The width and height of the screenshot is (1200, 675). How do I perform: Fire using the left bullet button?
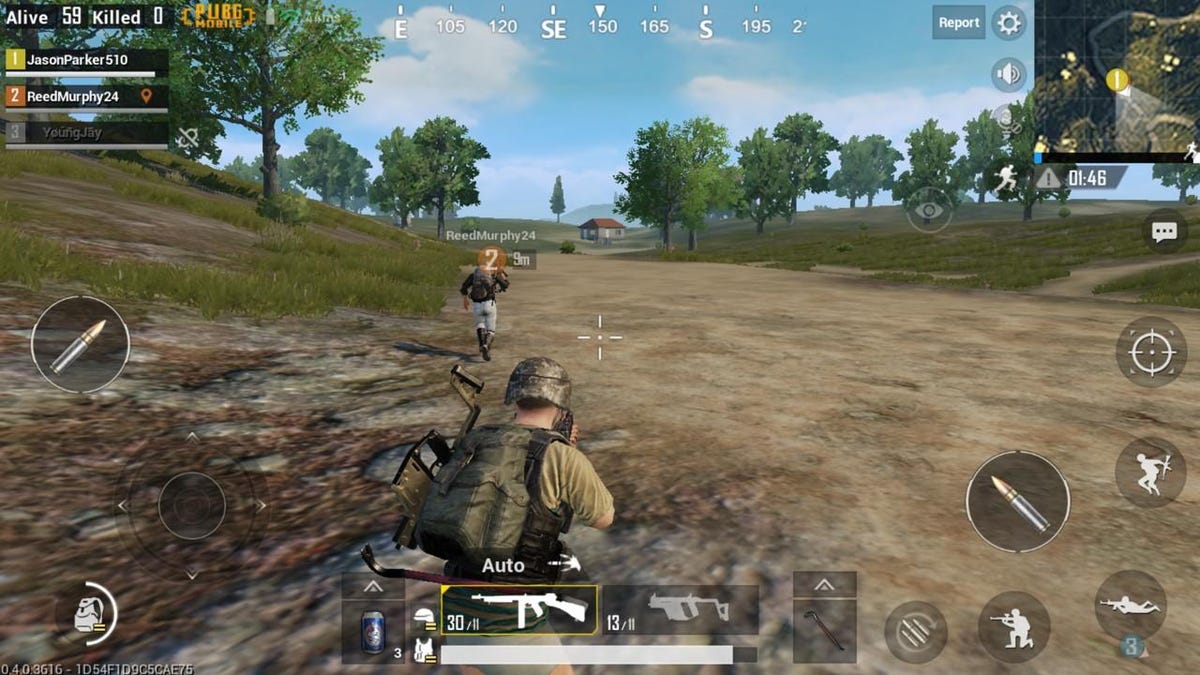(80, 344)
